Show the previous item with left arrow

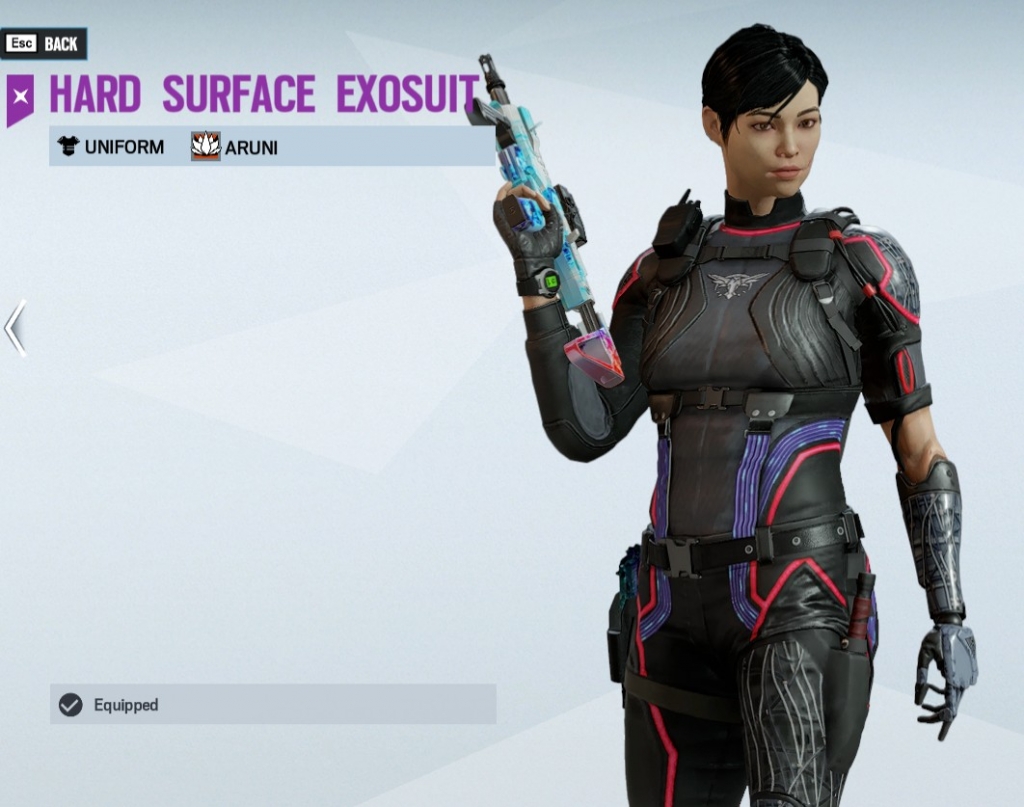[15, 328]
